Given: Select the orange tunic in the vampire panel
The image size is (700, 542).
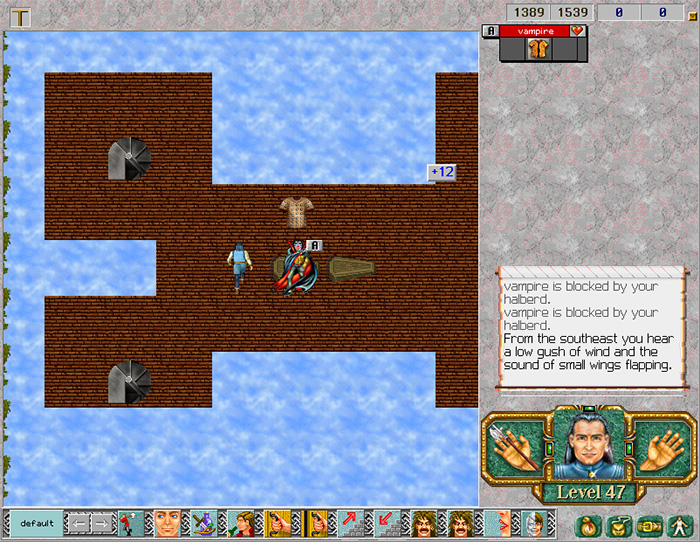Looking at the screenshot, I should pos(540,47).
